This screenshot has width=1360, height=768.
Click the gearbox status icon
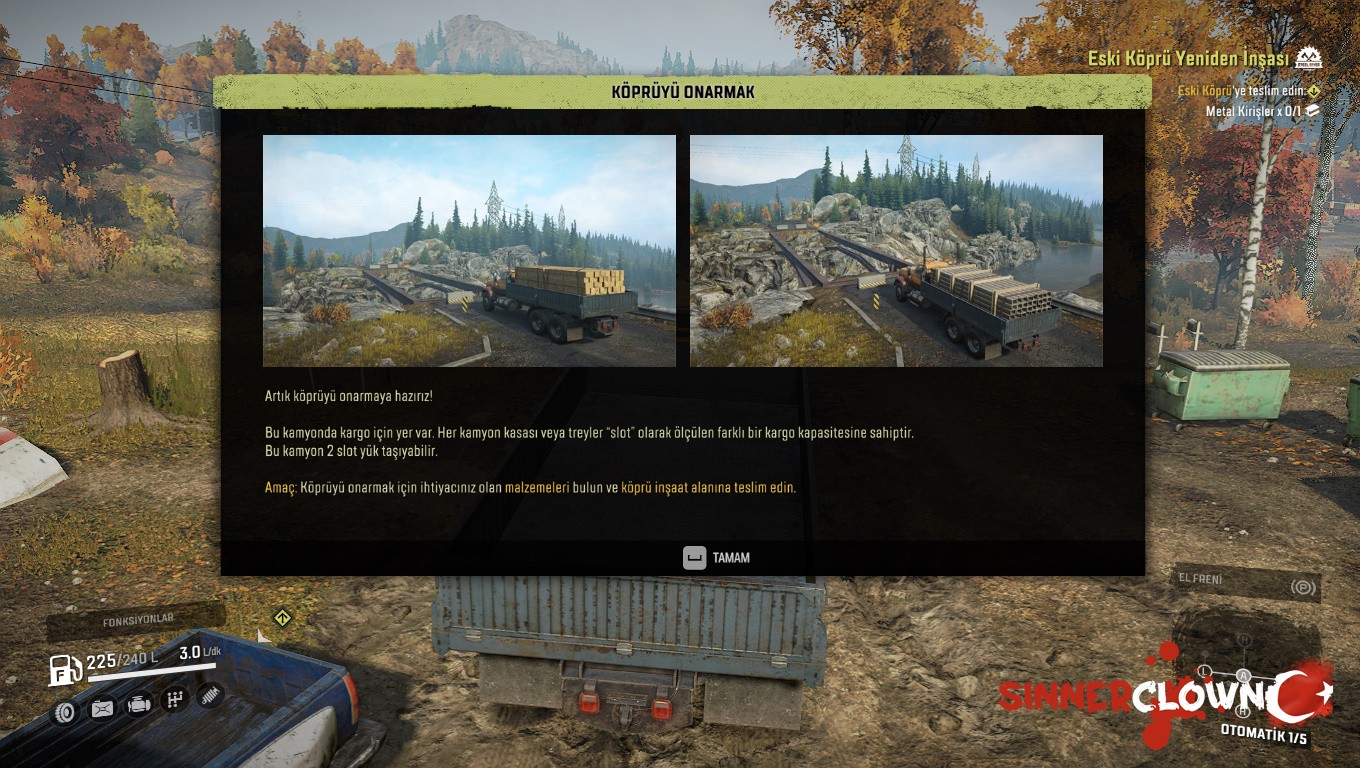click(175, 700)
